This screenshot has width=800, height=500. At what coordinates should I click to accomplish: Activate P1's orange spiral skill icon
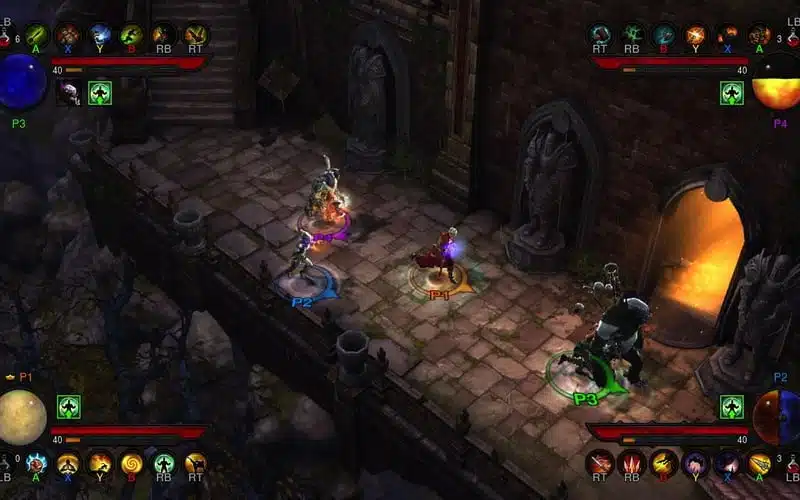click(131, 463)
